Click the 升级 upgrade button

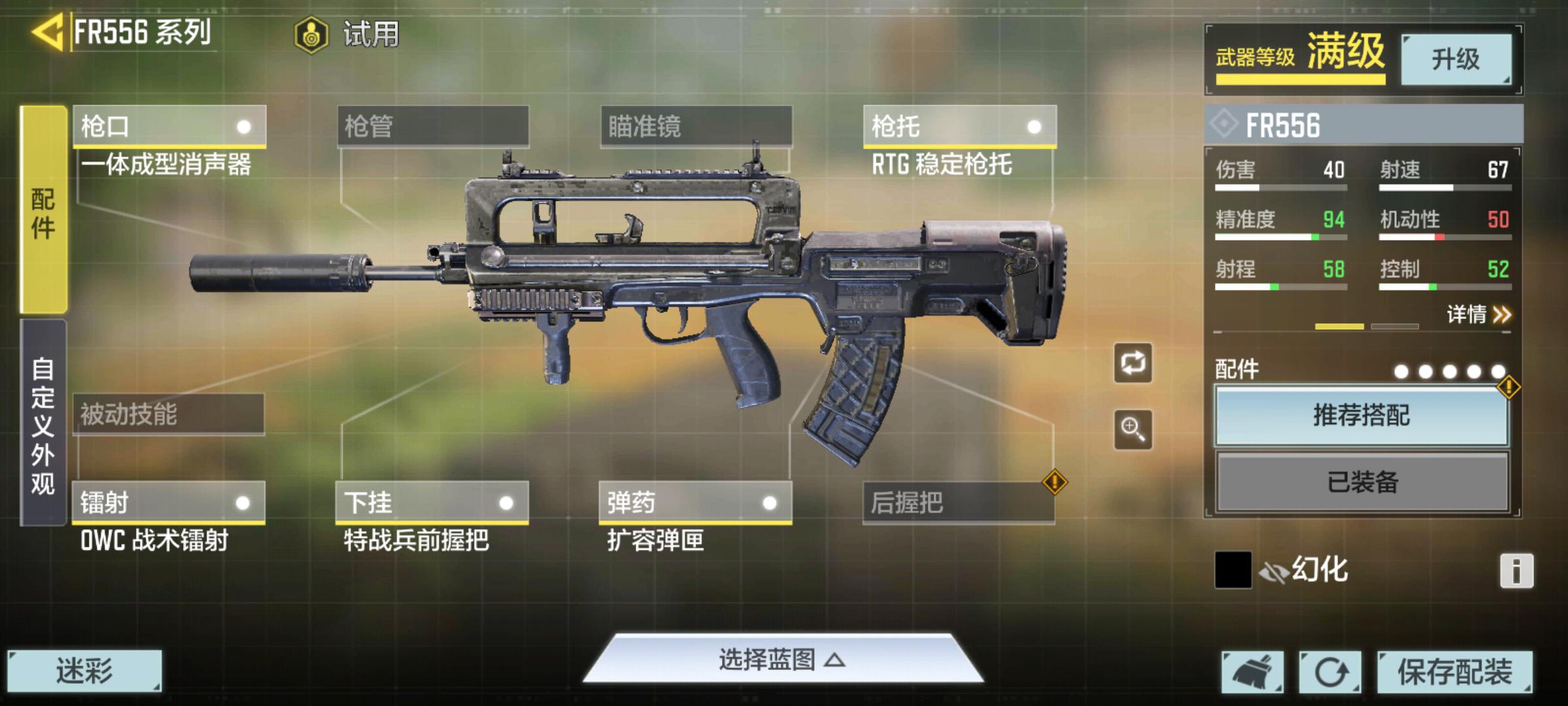tap(1456, 59)
